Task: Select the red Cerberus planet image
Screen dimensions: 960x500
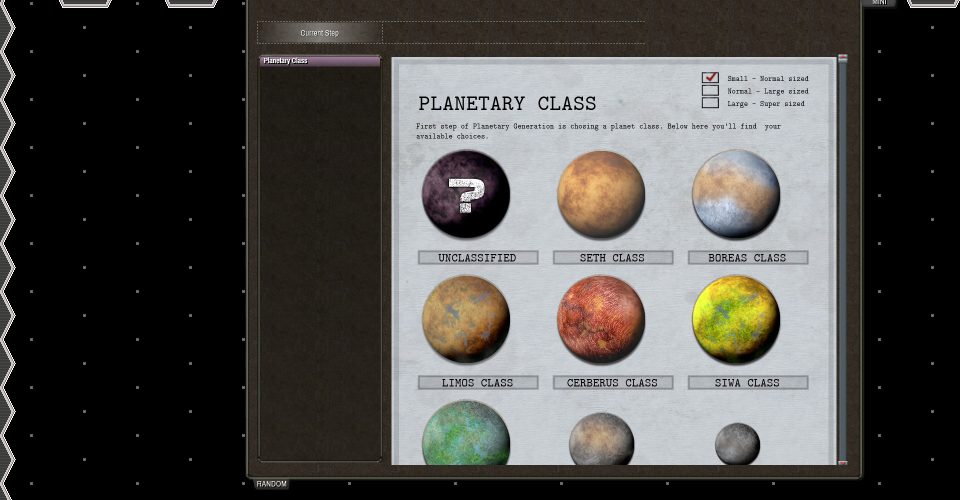Action: click(x=601, y=320)
